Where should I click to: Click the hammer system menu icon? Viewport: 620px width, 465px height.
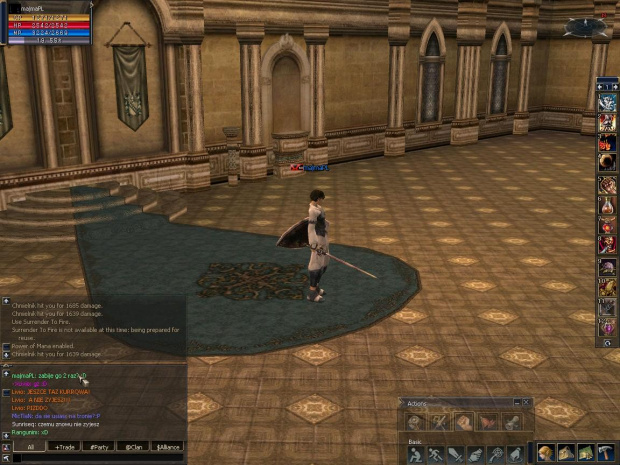[605, 454]
